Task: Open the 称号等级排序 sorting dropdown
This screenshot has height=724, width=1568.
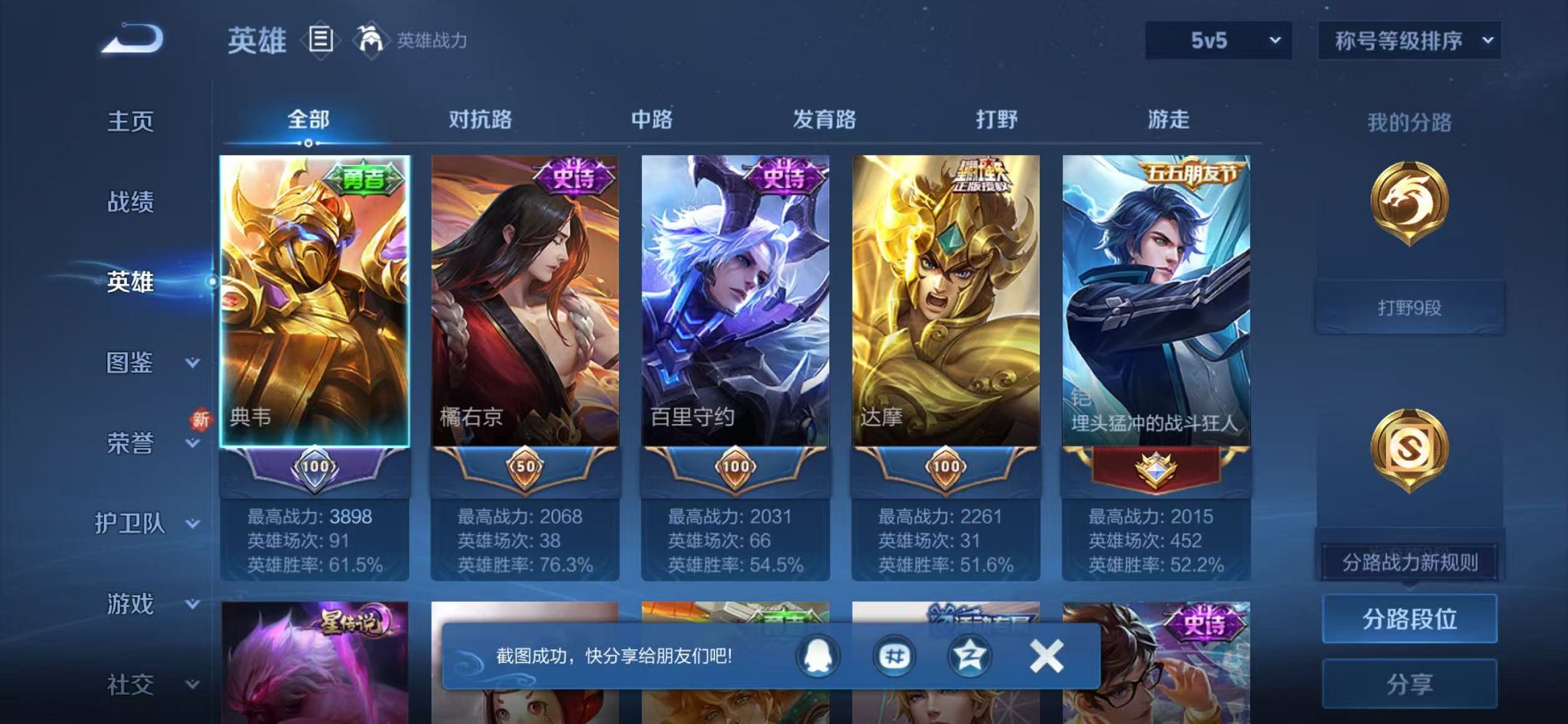Action: [1408, 42]
